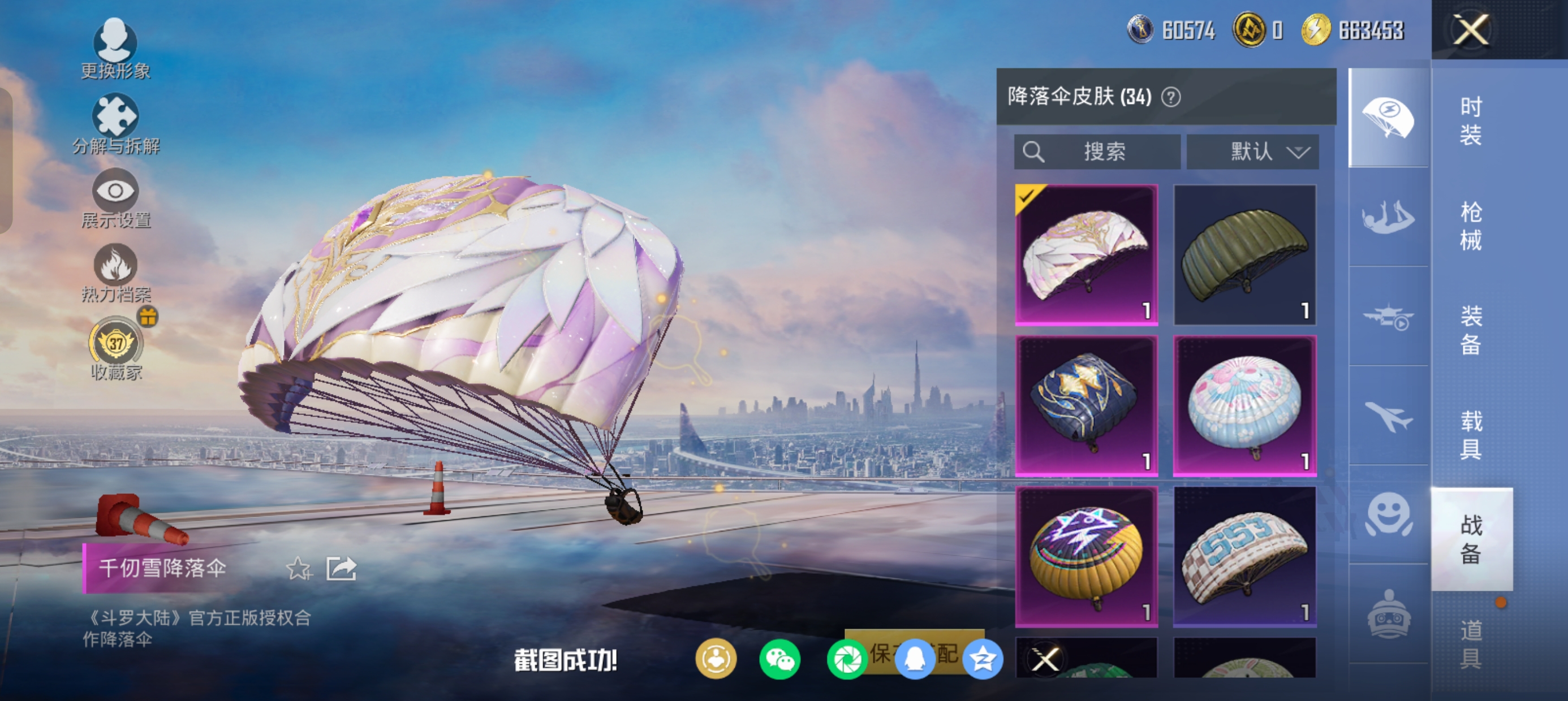Switch to the 枪械 firearms tab
The height and width of the screenshot is (701, 1568).
(1471, 226)
